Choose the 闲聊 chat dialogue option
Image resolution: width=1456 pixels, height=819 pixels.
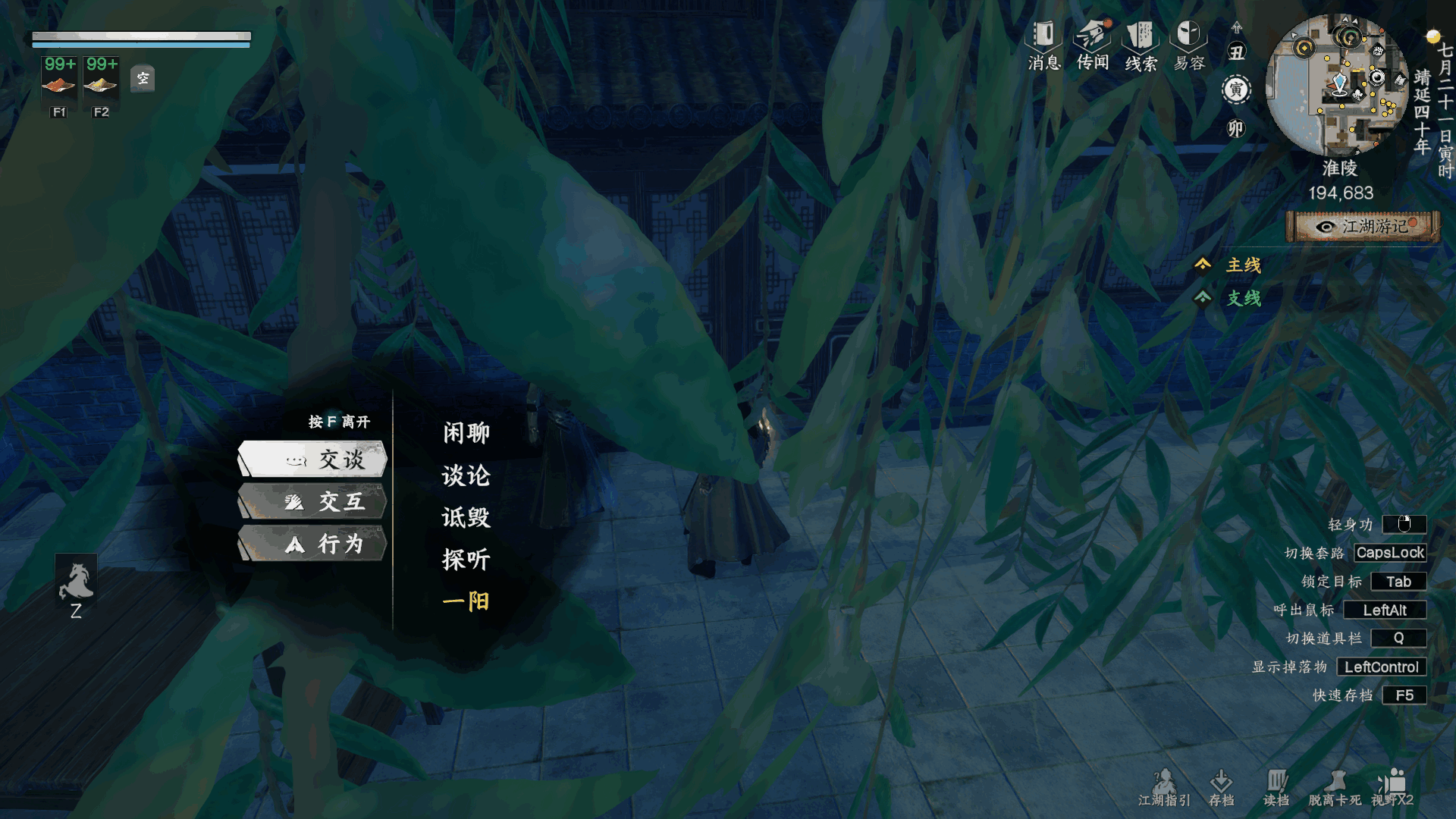466,433
